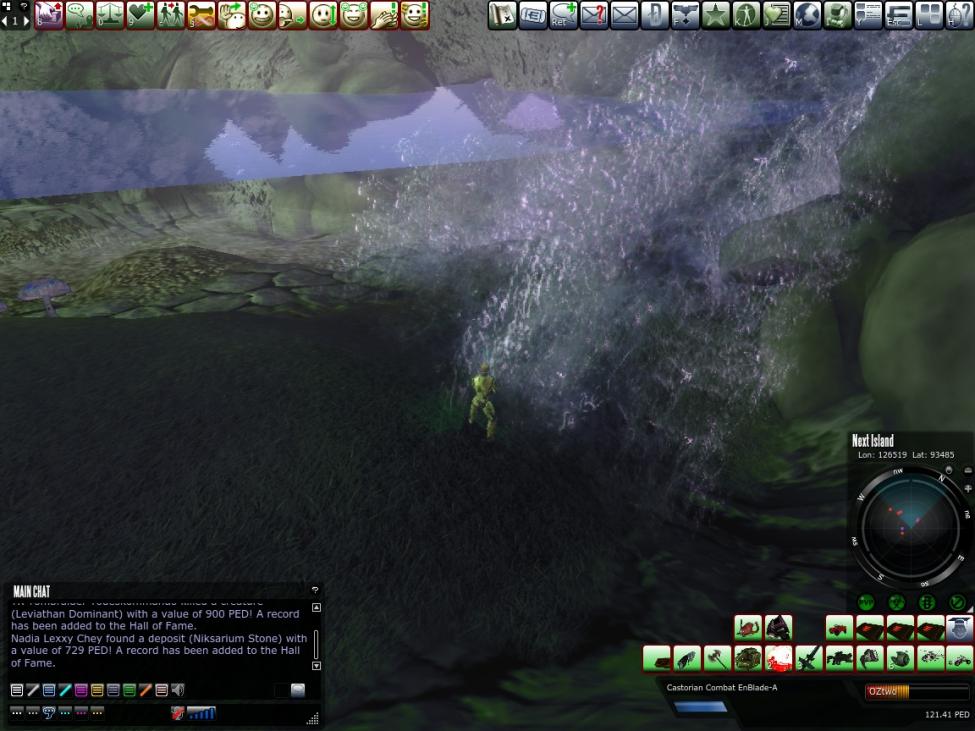Select the green backpack hotbar slot
Screen dimensions: 975x731
(x=748, y=658)
